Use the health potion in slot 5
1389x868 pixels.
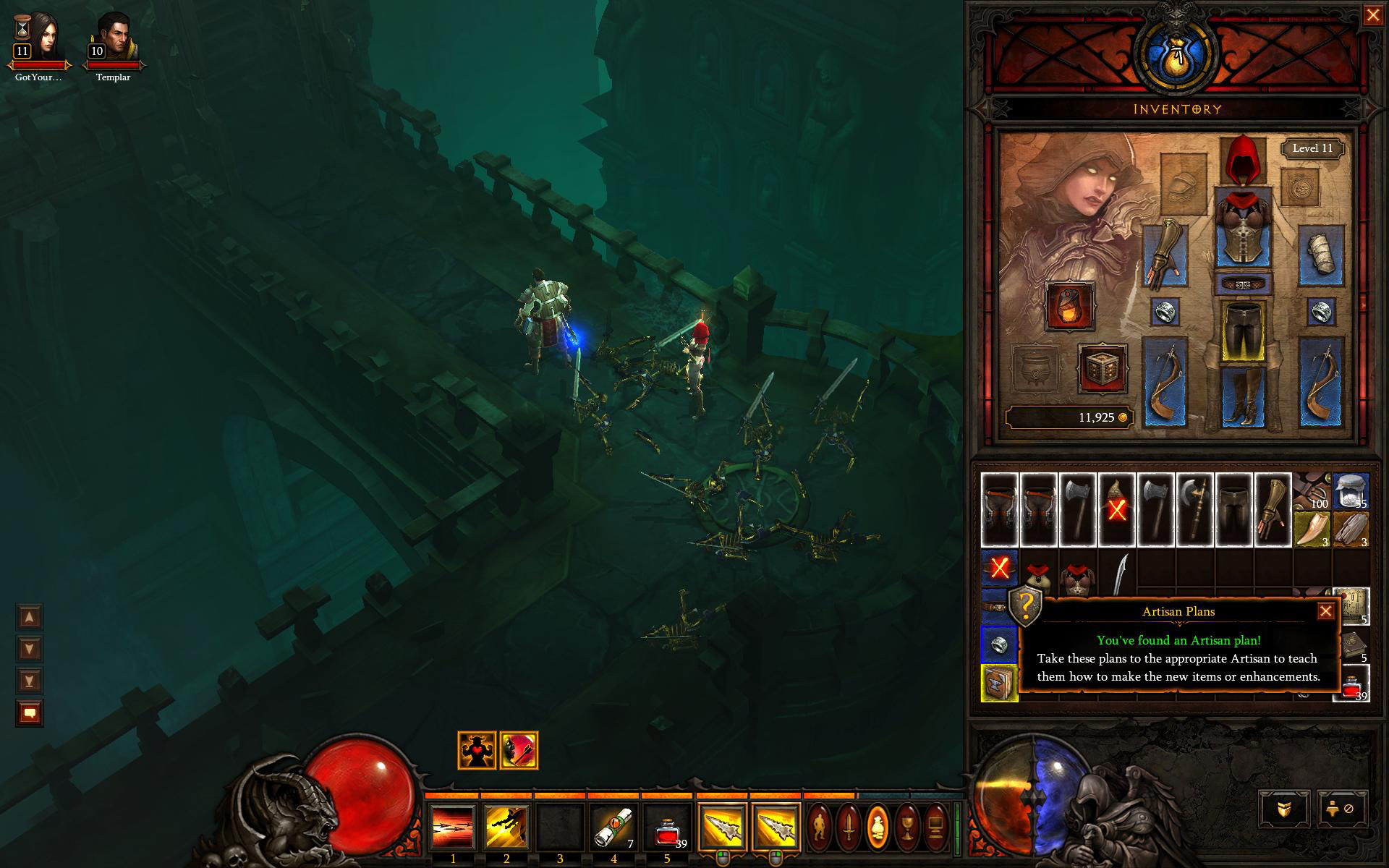(667, 827)
